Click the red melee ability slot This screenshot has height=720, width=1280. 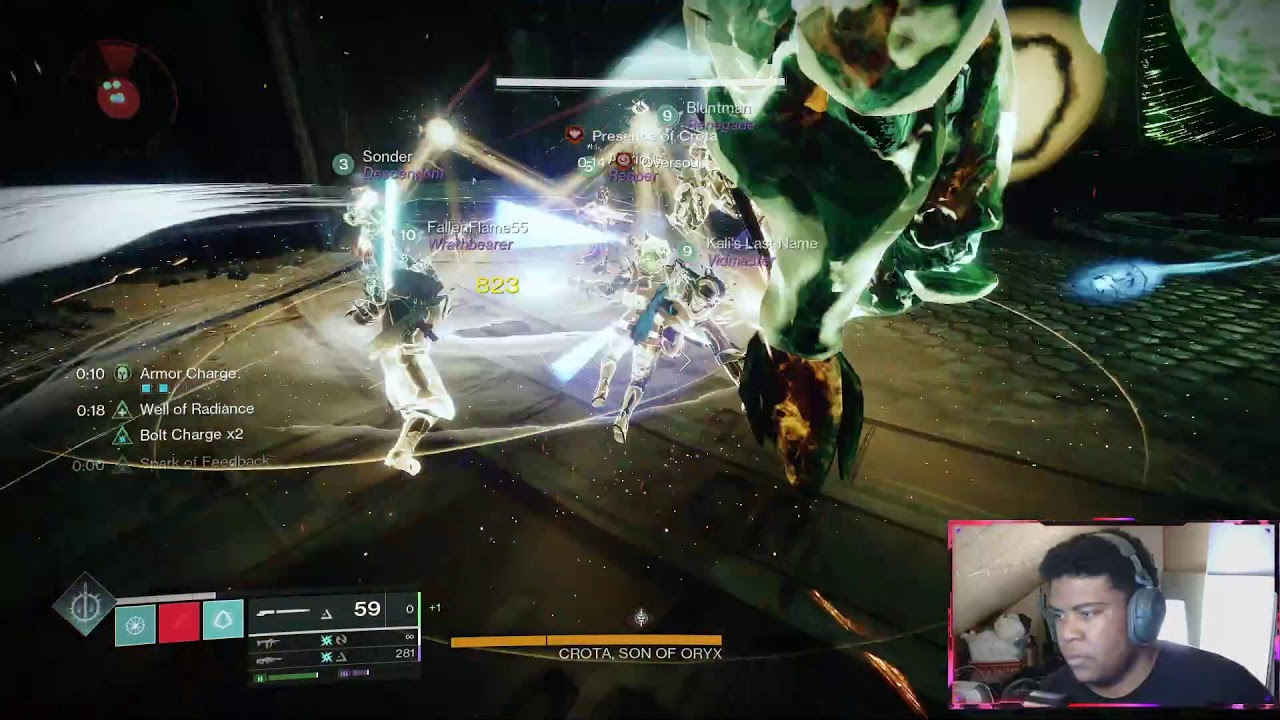click(x=179, y=624)
